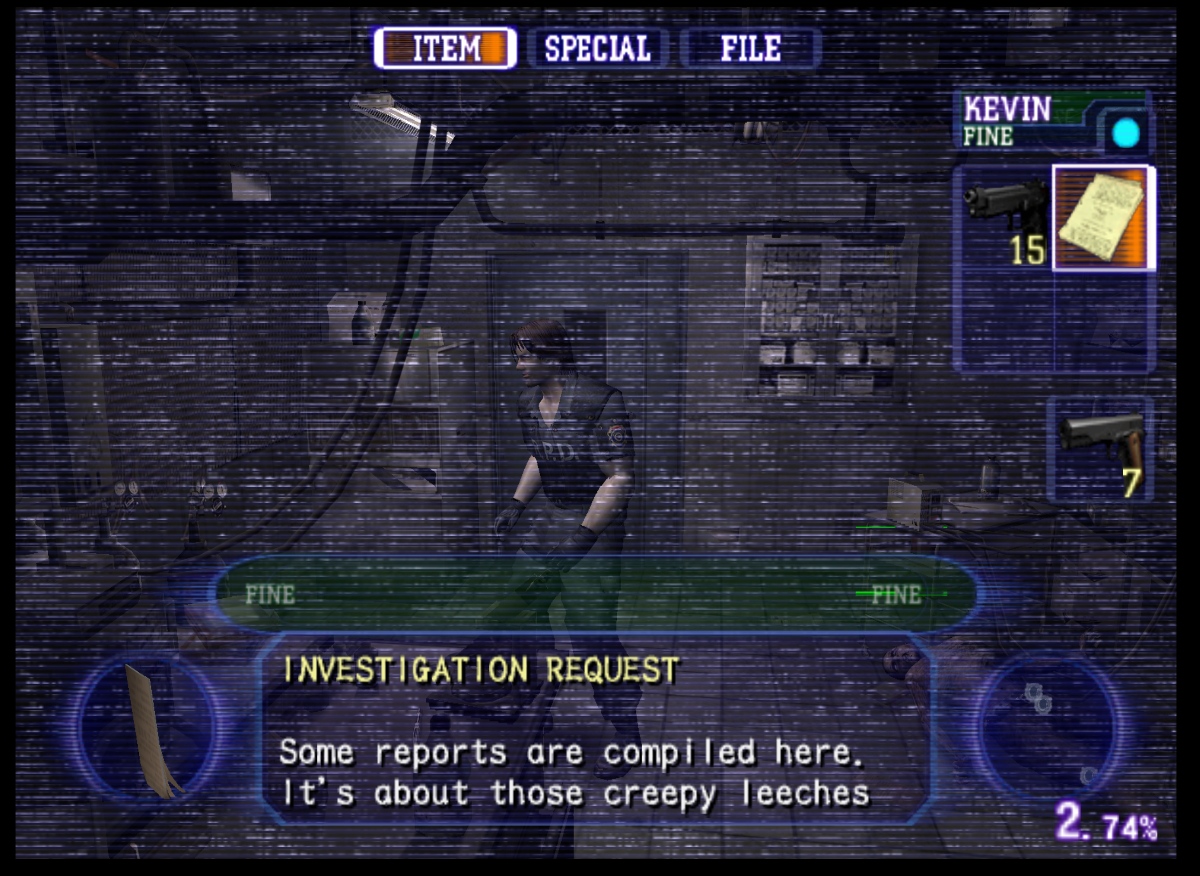Show the FILE tab
This screenshot has height=876, width=1200.
[750, 48]
